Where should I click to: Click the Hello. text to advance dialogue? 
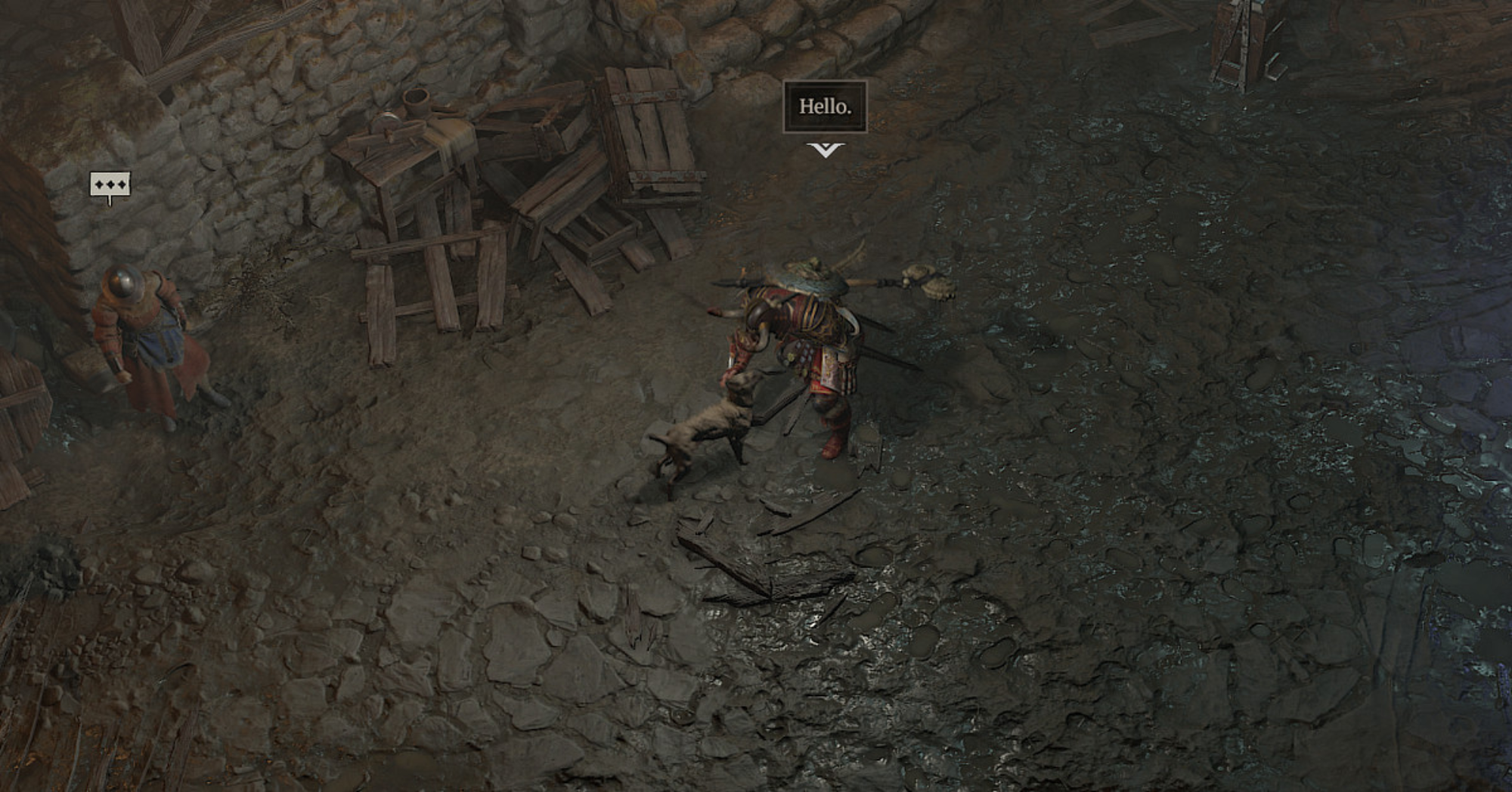[826, 106]
